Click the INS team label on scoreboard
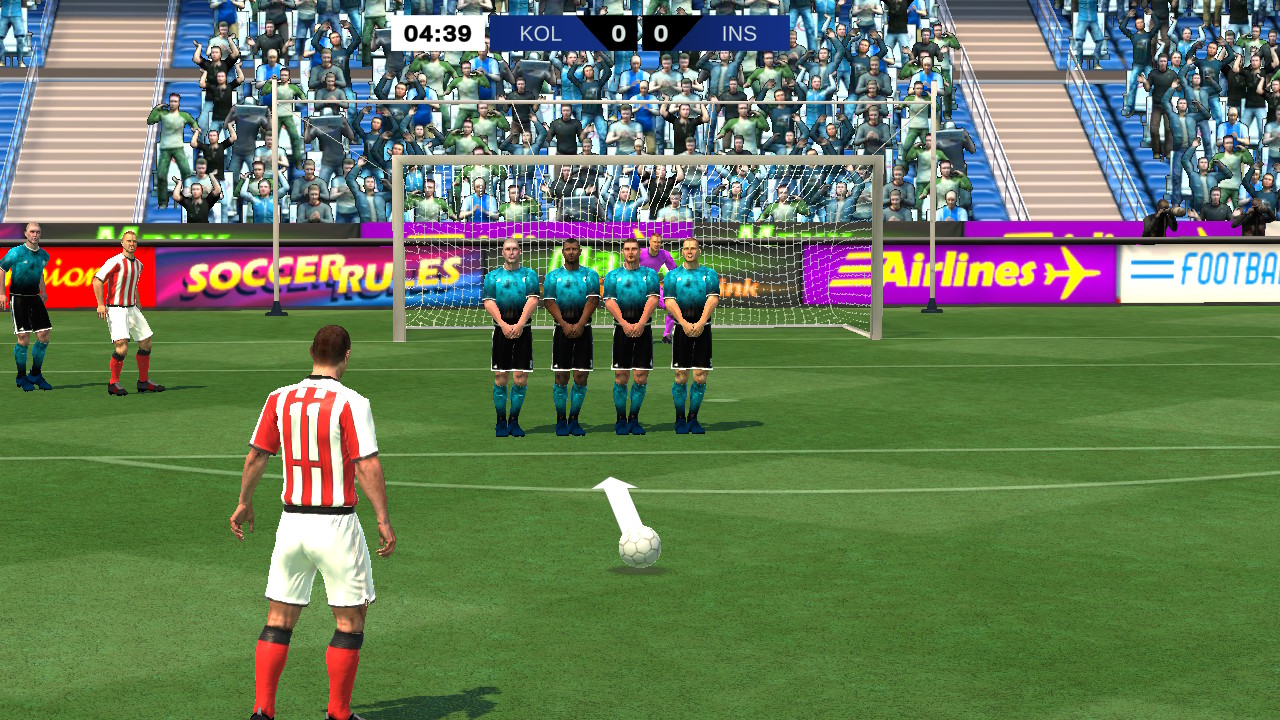 tap(738, 33)
